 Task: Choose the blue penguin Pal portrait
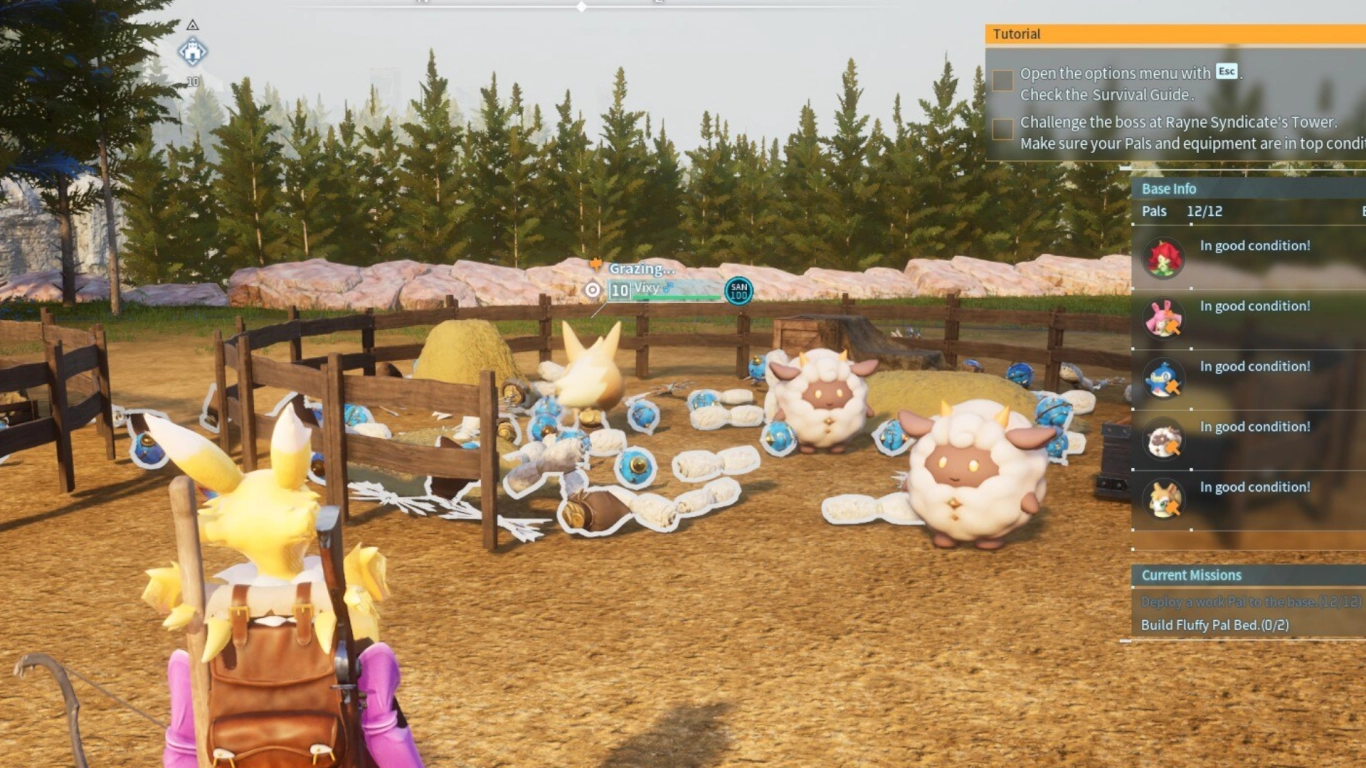click(x=1164, y=378)
